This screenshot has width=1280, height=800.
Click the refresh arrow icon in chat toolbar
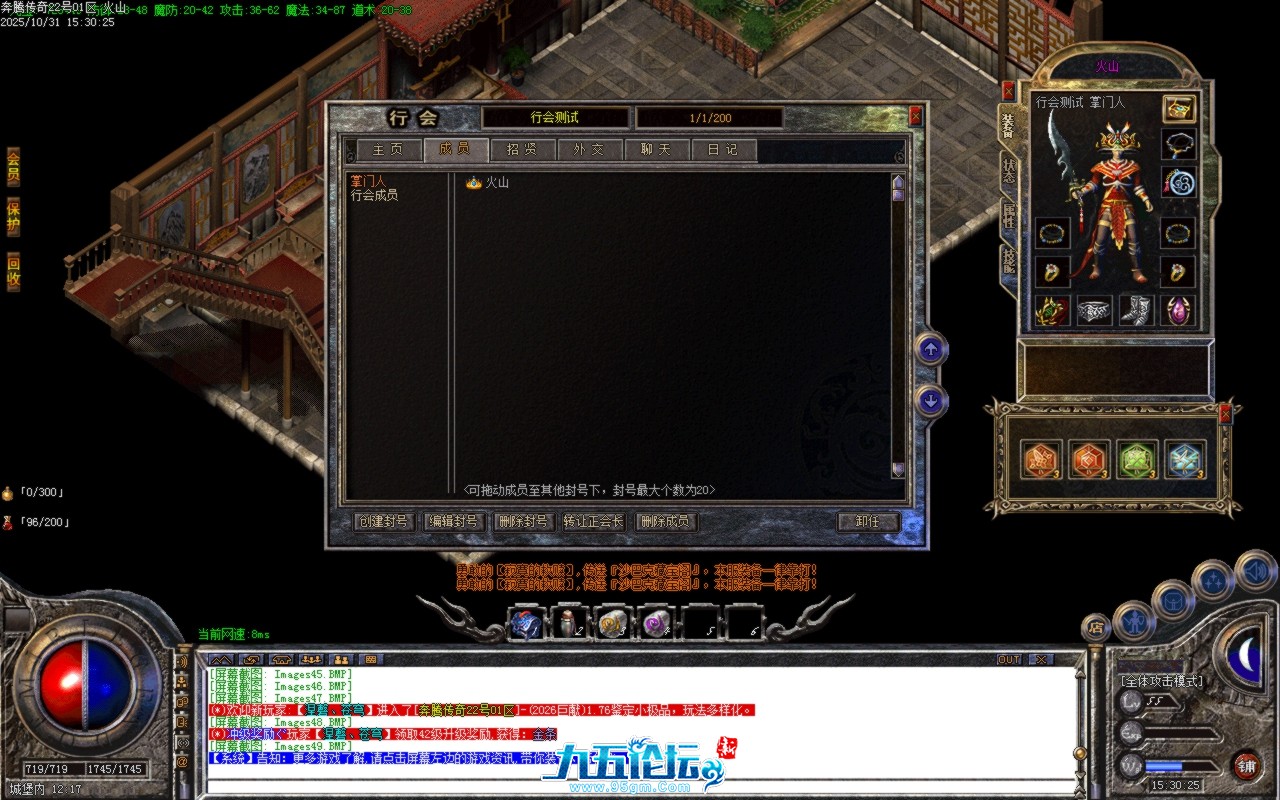click(252, 659)
